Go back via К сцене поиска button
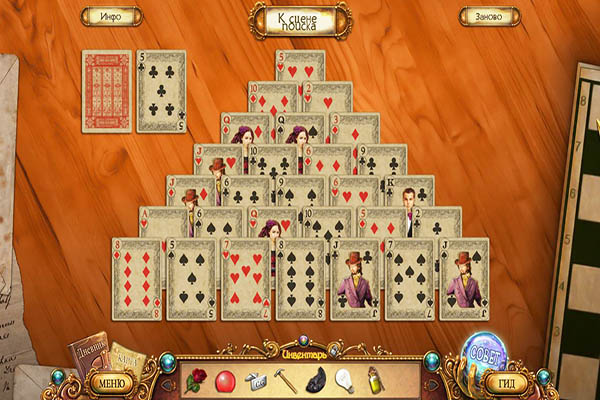This screenshot has height=400, width=600. click(300, 19)
